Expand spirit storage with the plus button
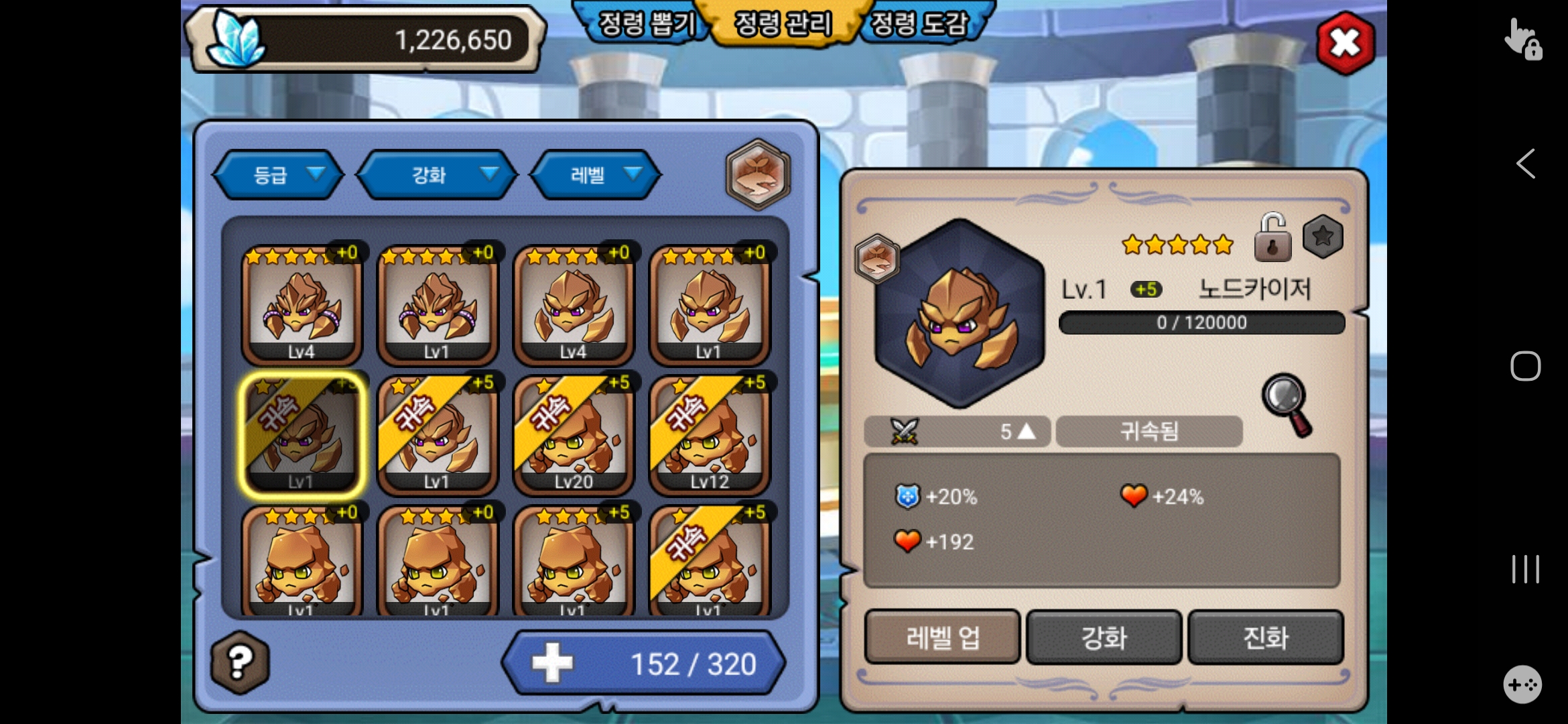 pos(552,663)
